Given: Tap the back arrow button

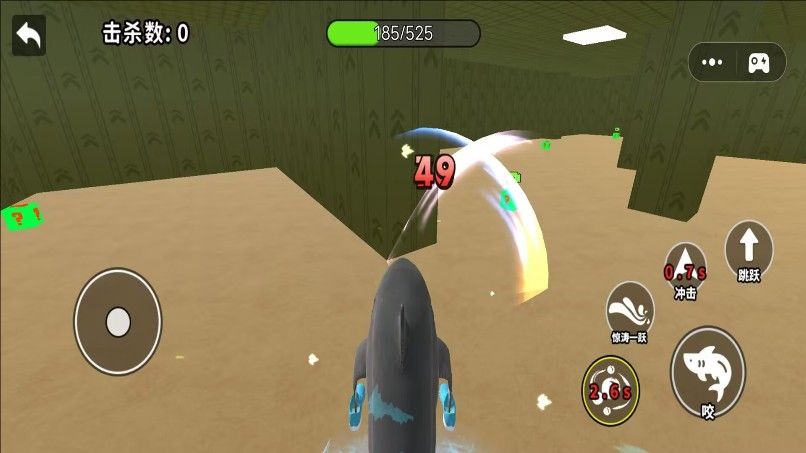Looking at the screenshot, I should pos(29,36).
